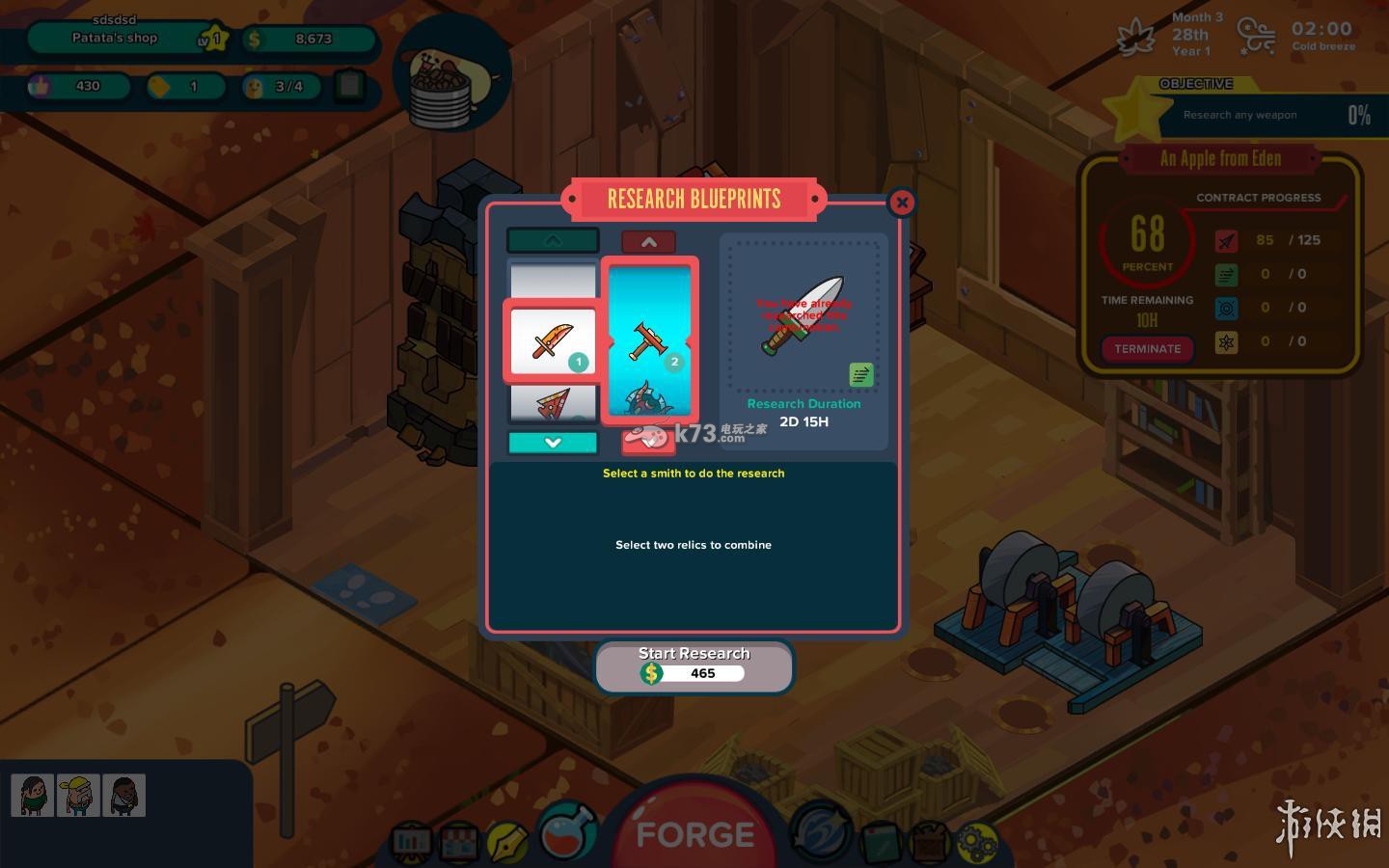Close the Research Blueprints window
The image size is (1389, 868).
click(x=901, y=203)
